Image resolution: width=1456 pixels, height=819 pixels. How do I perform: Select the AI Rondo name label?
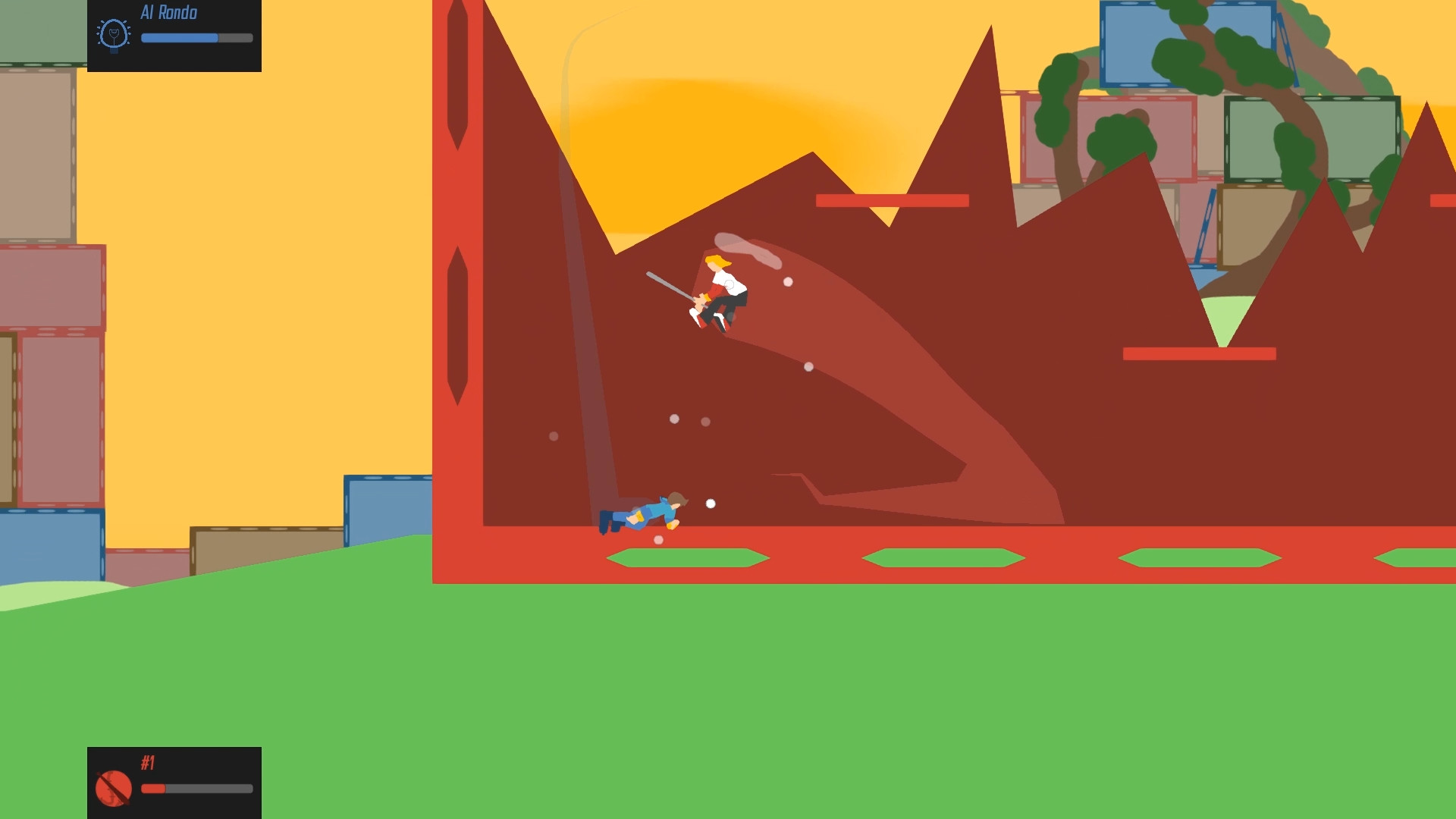[167, 13]
